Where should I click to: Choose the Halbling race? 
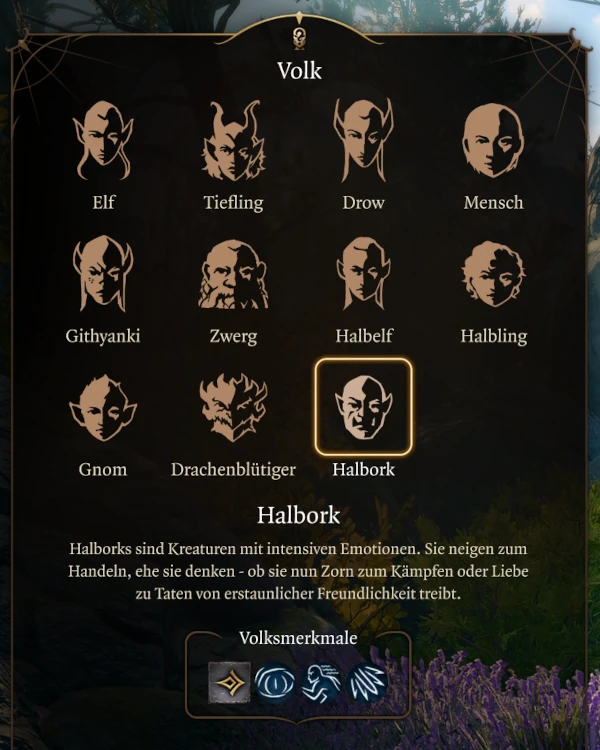(493, 275)
